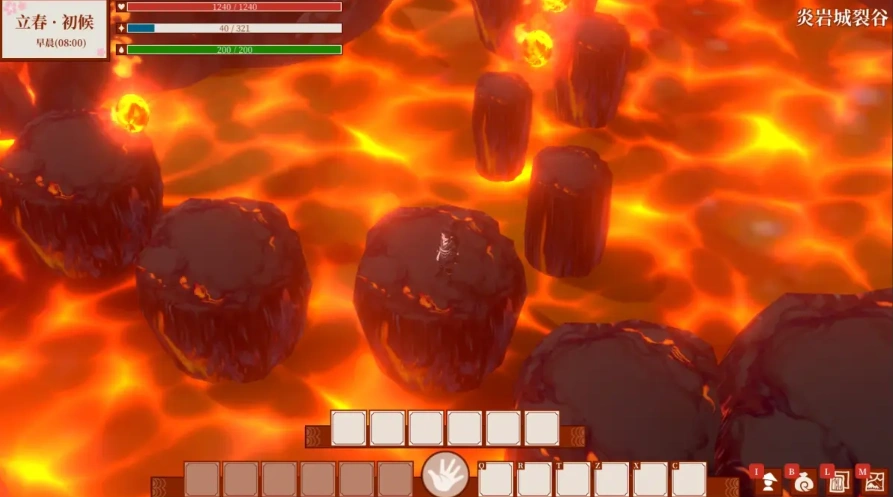Select the skill slot labeled C
893x497 pixels.
(x=689, y=480)
